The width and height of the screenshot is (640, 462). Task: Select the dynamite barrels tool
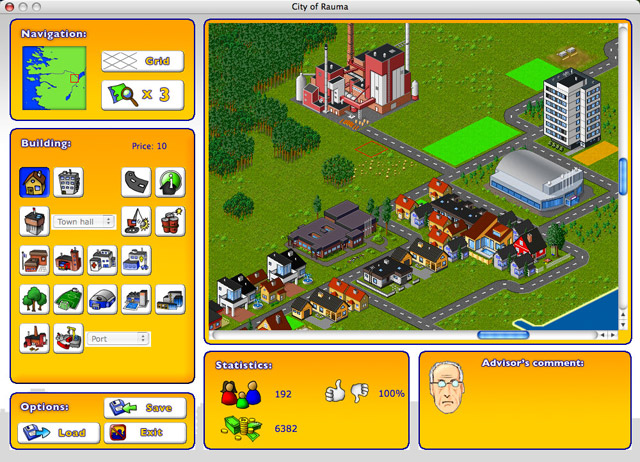(x=170, y=221)
